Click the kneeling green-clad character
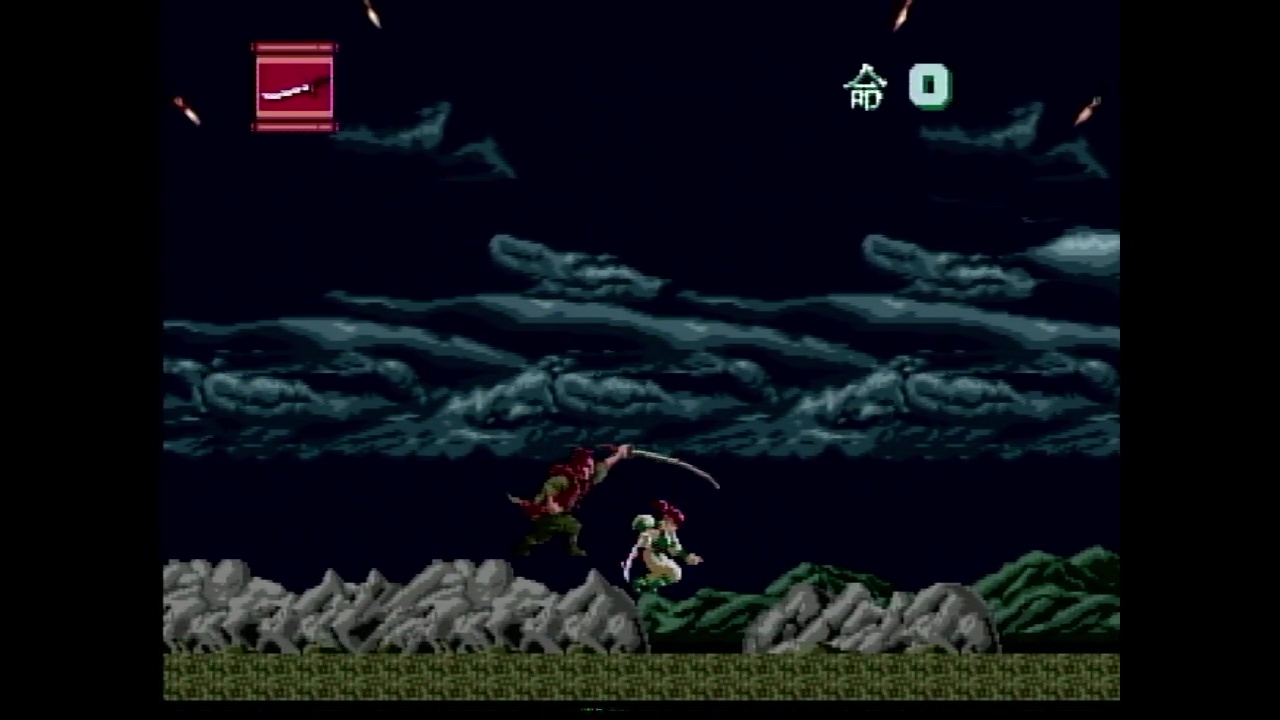 click(662, 545)
